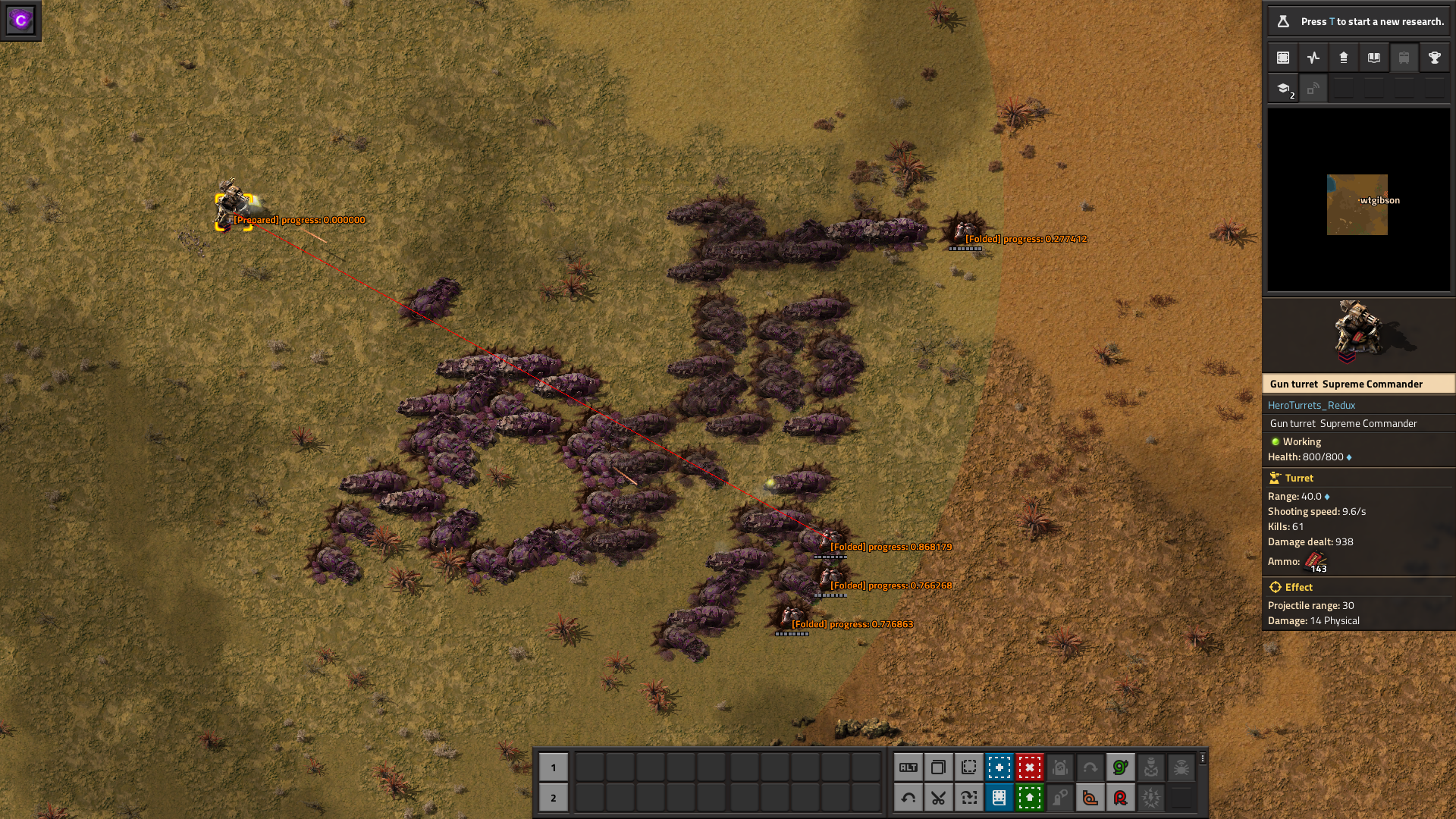Open the achievements trophy tab
Screen dimensions: 1456x819
click(x=1434, y=57)
